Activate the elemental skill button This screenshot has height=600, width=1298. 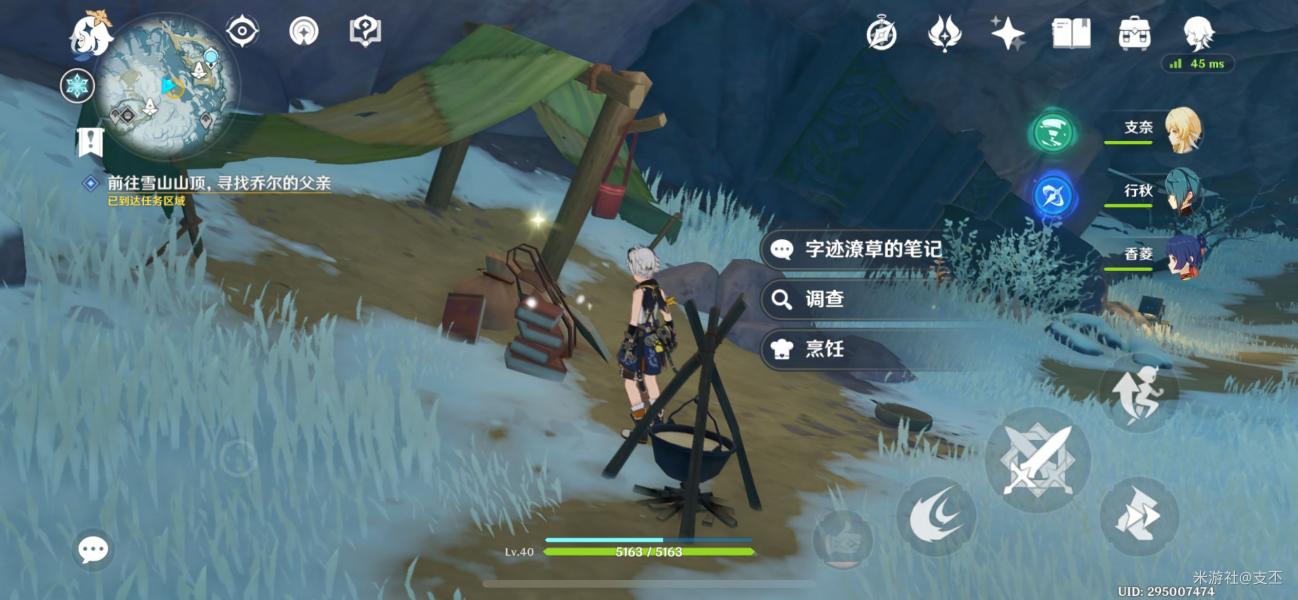936,516
